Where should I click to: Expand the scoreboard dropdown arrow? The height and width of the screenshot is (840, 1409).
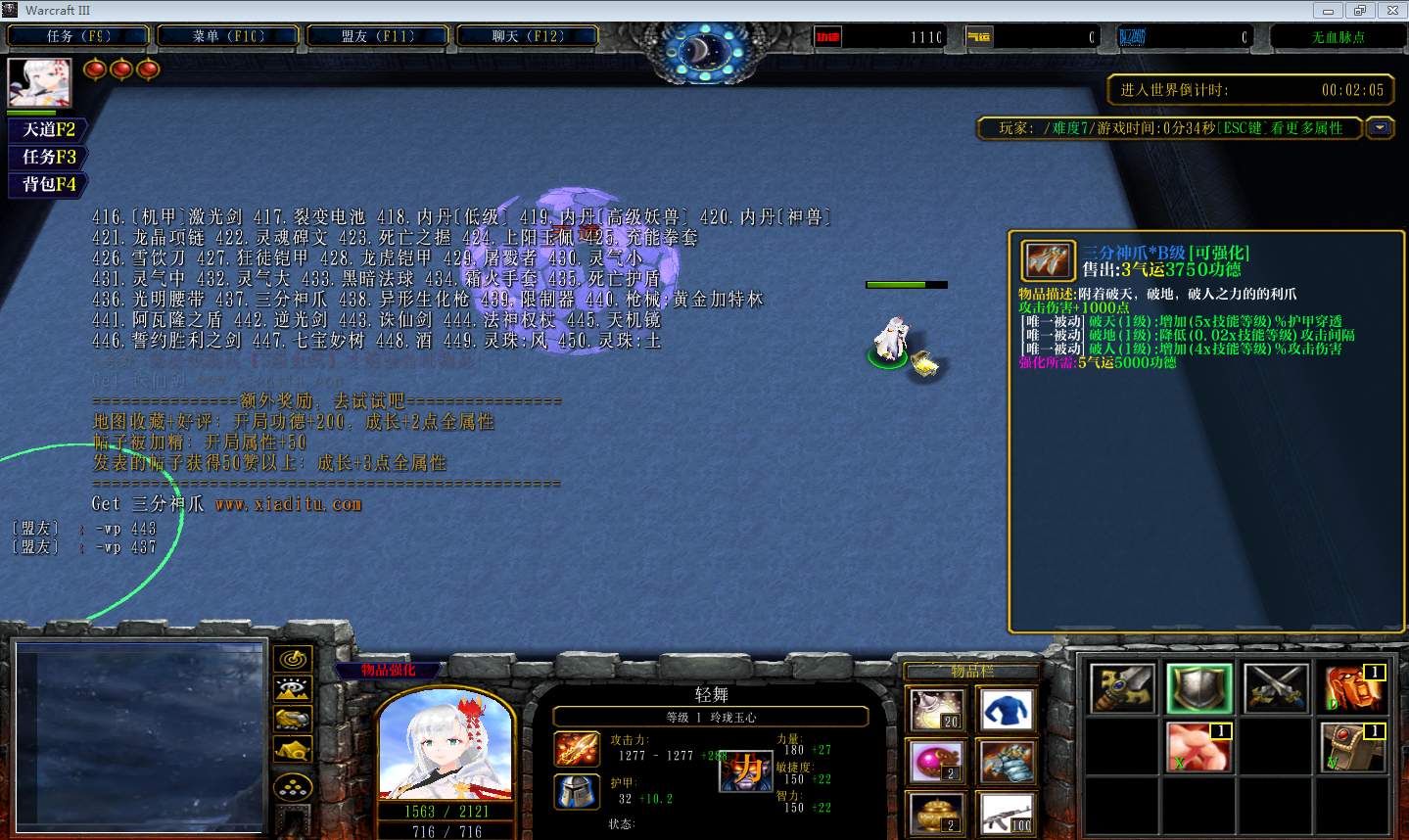point(1381,128)
